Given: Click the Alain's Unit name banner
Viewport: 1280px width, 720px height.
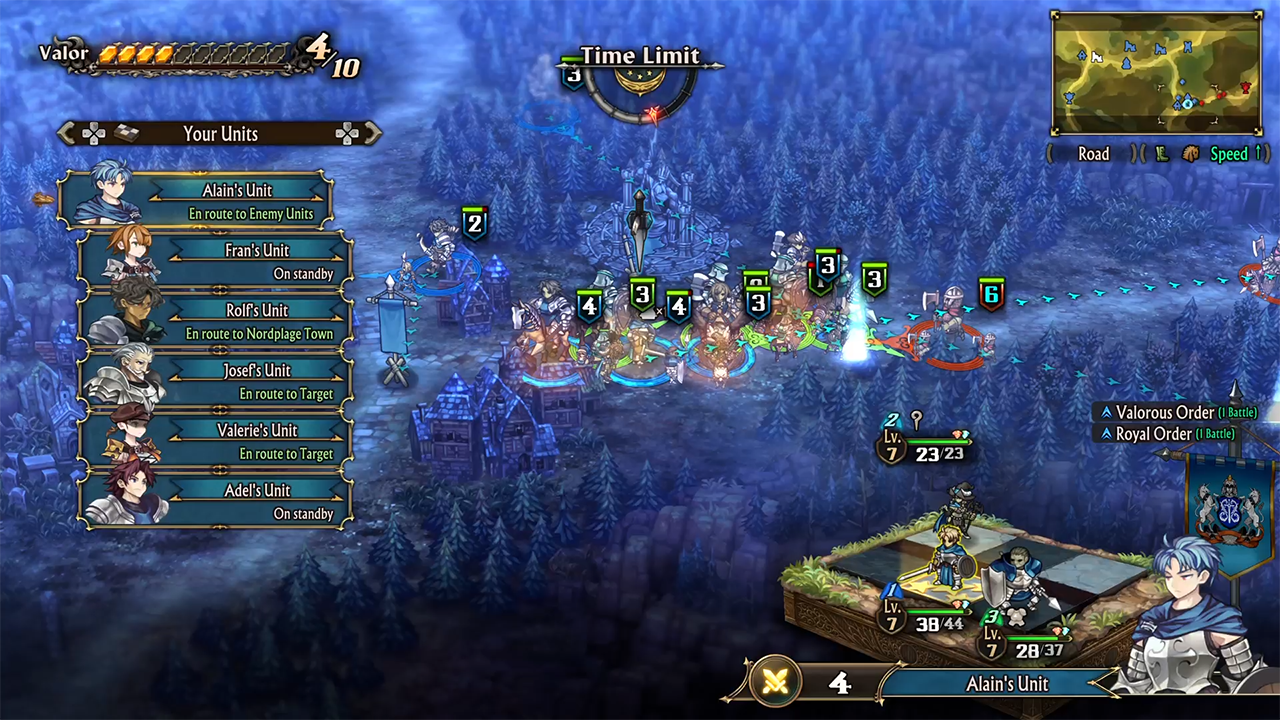Looking at the screenshot, I should click(1006, 684).
